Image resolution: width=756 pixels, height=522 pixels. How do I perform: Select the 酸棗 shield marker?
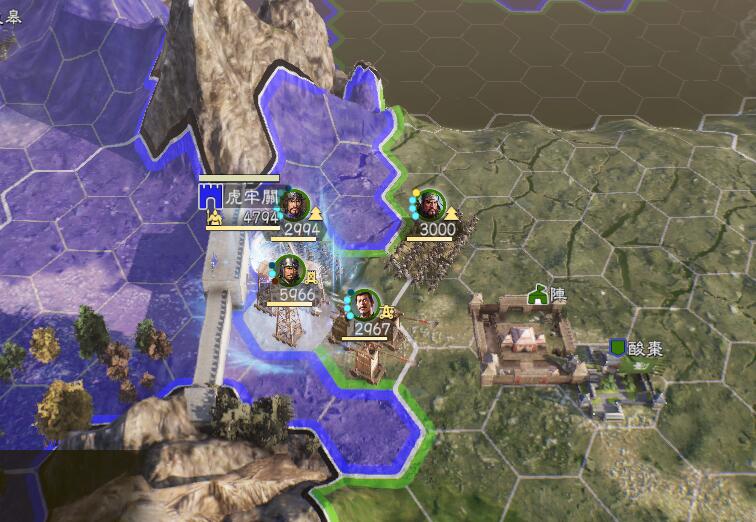[x=619, y=348]
